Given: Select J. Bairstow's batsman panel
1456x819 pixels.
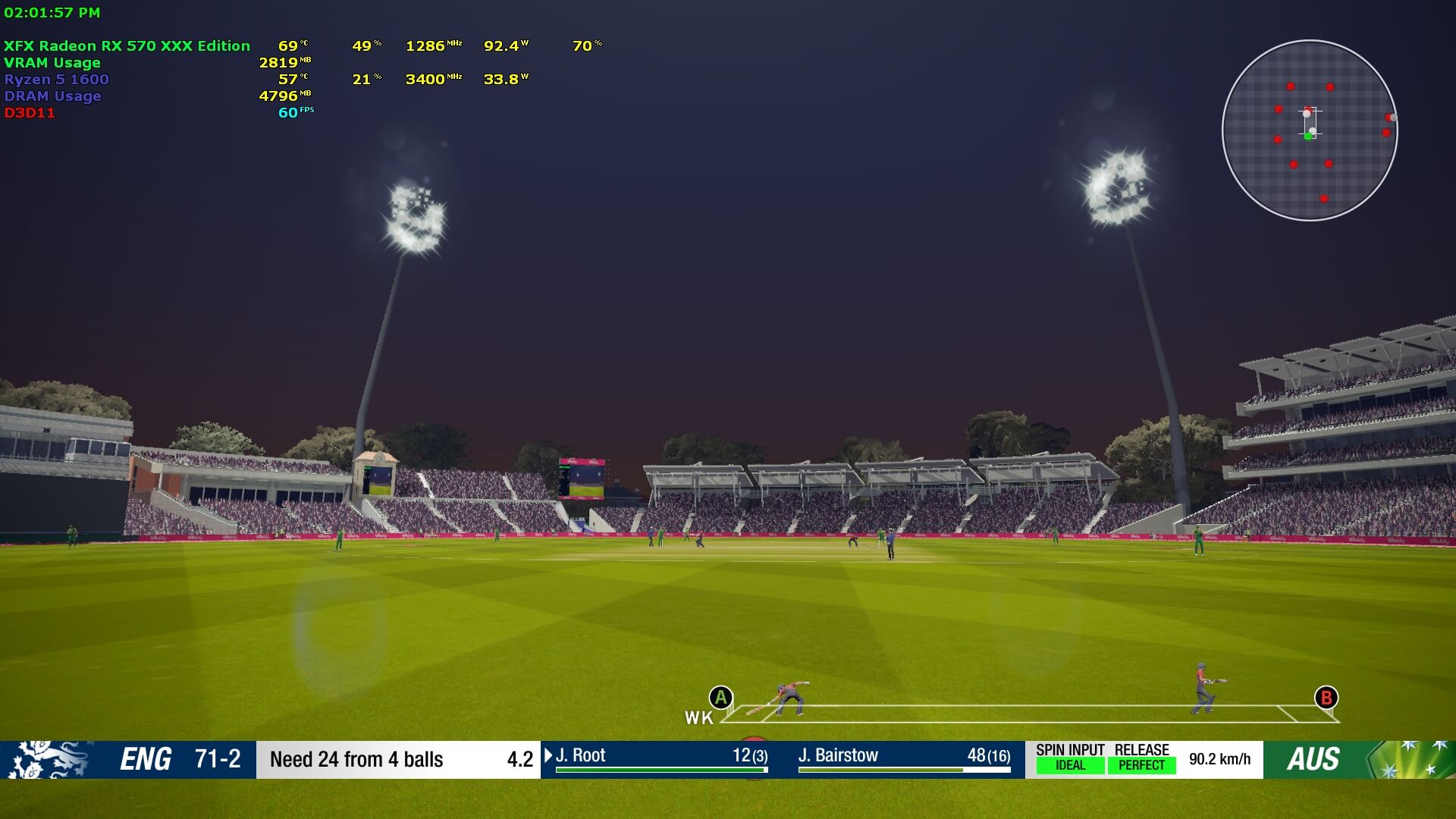Looking at the screenshot, I should [x=904, y=758].
